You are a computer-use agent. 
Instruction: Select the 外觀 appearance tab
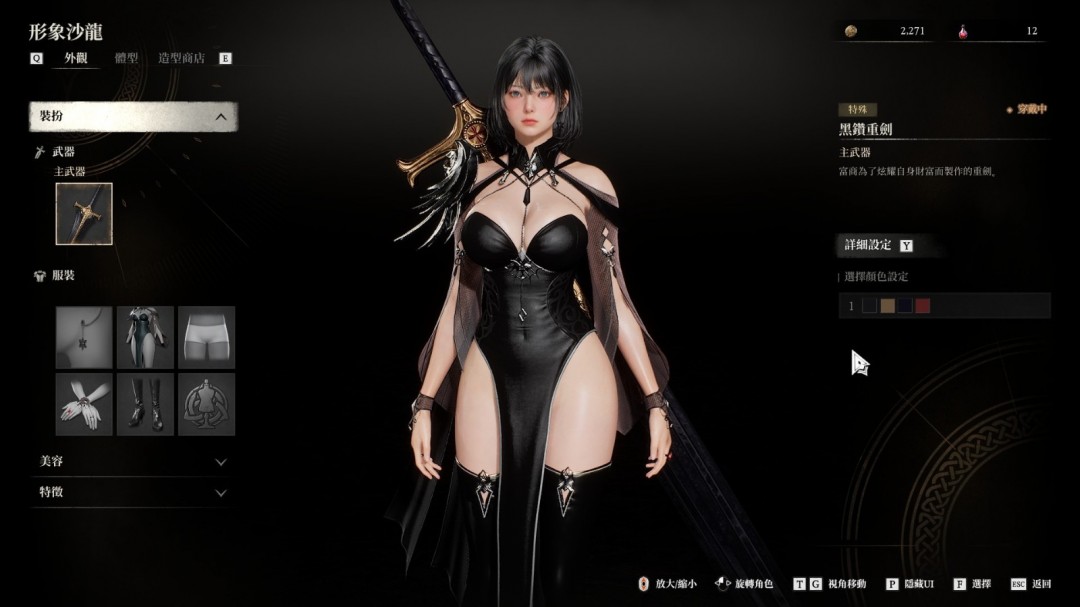pos(76,58)
